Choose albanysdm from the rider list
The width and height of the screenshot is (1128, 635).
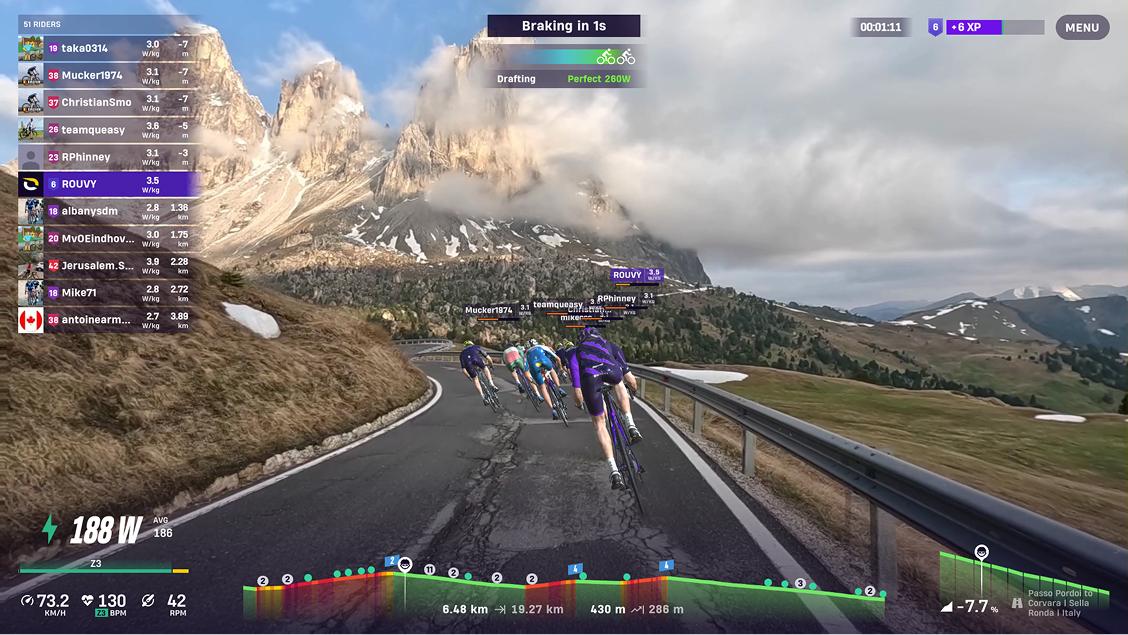click(108, 211)
